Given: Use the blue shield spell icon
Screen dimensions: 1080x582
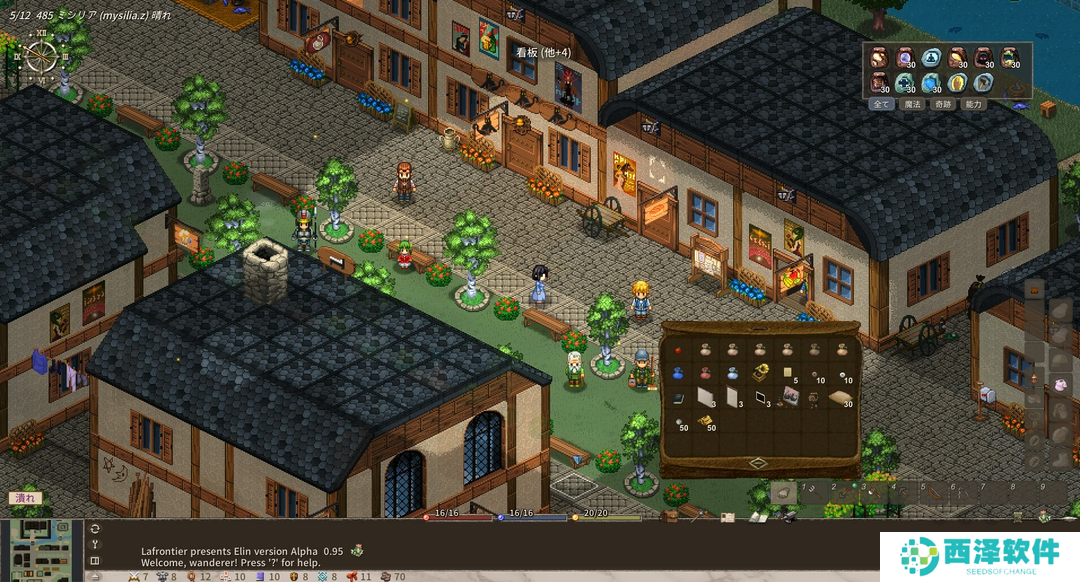Looking at the screenshot, I should coord(931,82).
